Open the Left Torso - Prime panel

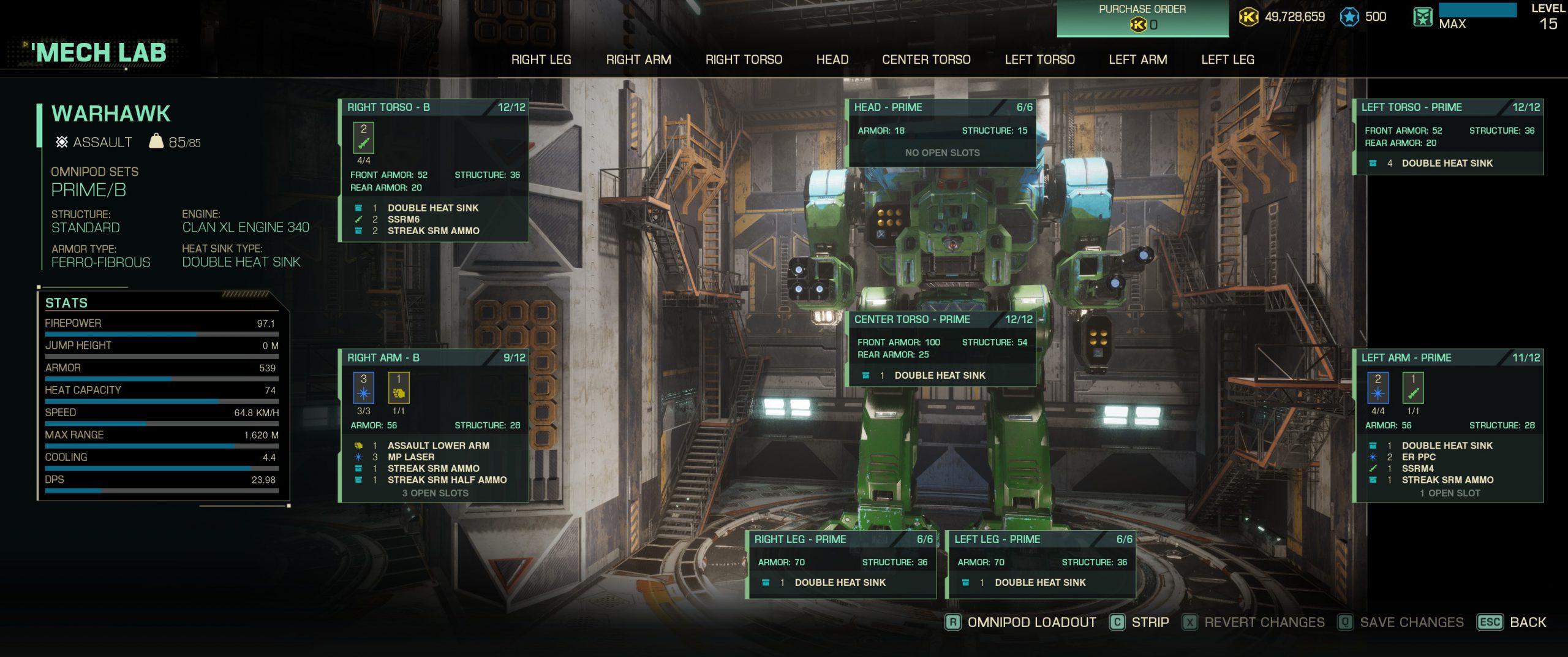pyautogui.click(x=1448, y=107)
